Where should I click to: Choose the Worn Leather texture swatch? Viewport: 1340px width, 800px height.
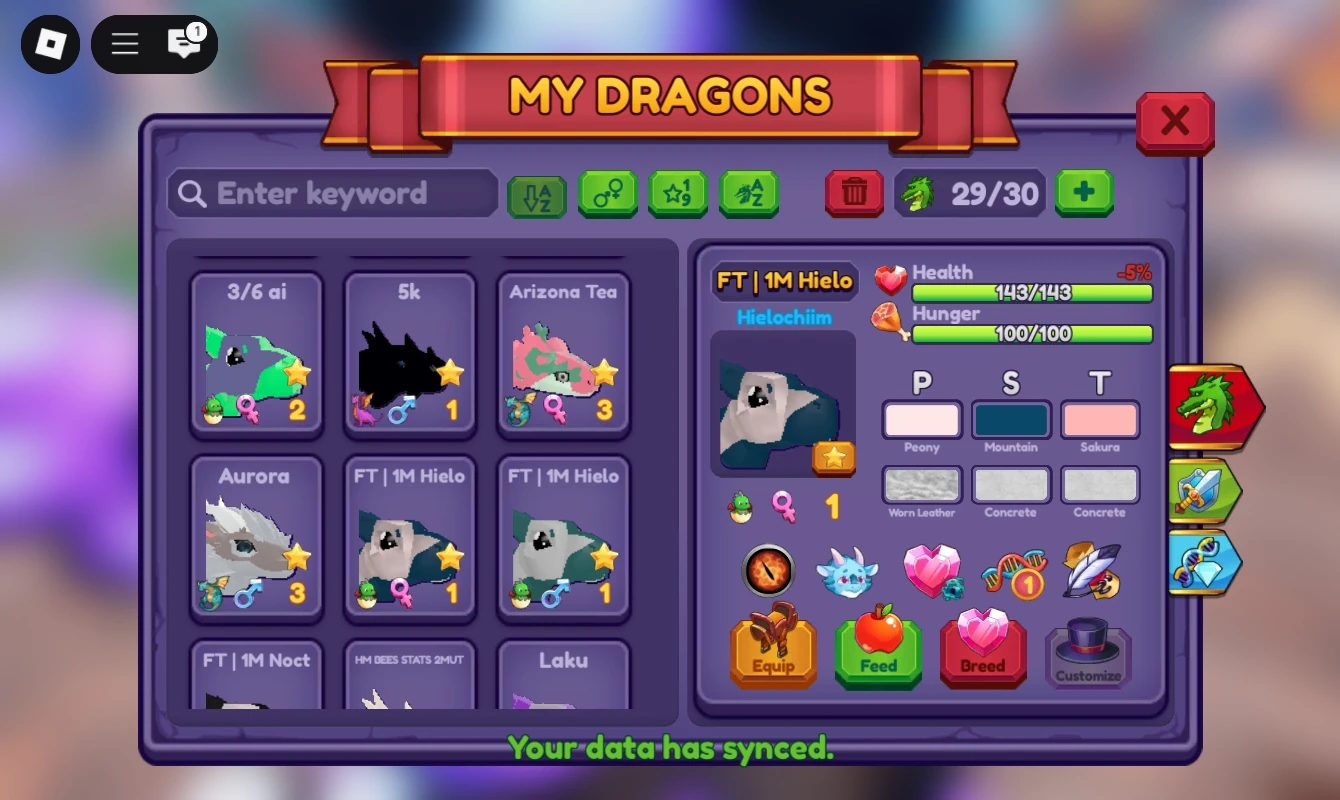click(921, 487)
